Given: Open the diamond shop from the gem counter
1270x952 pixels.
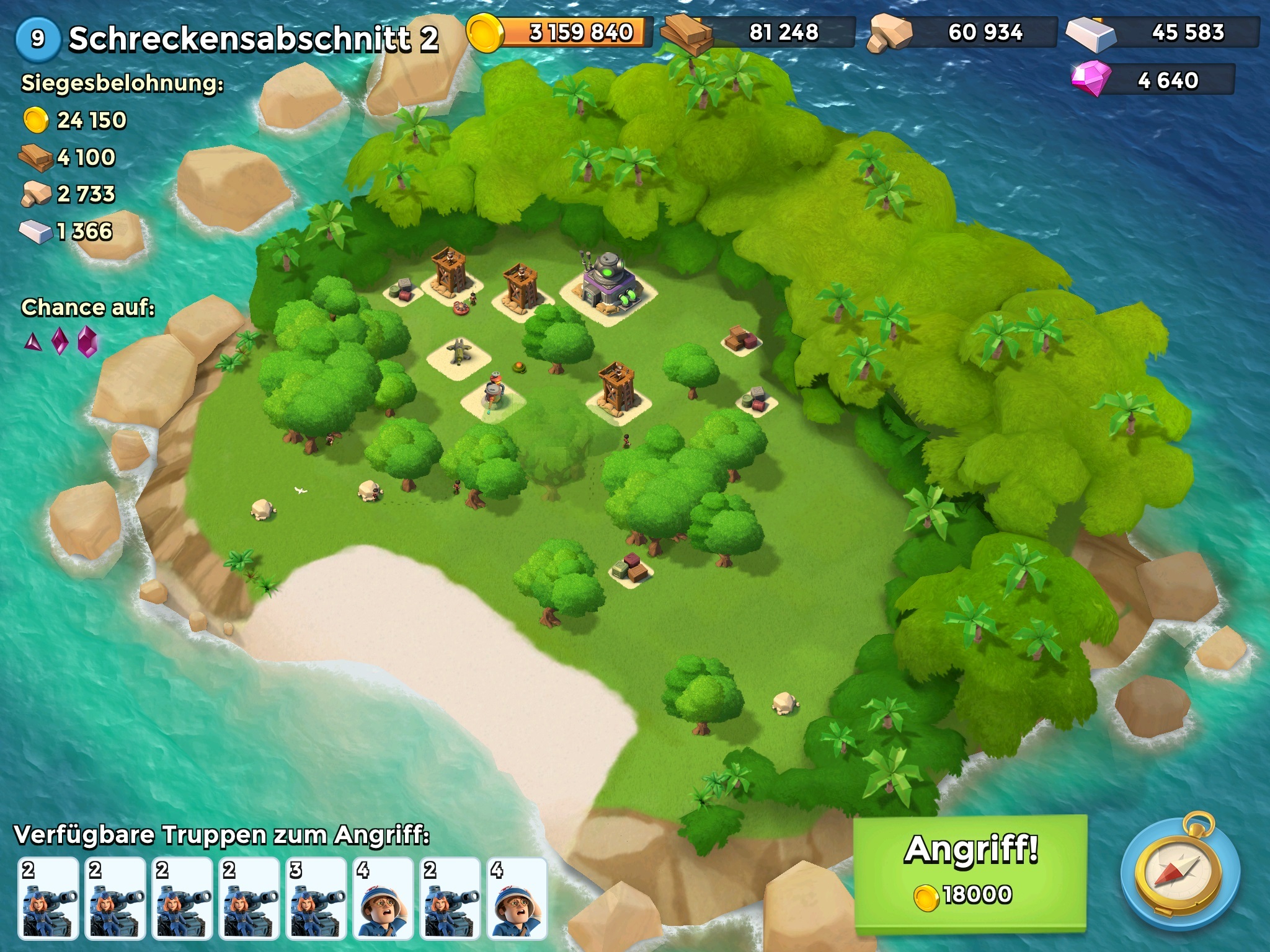Looking at the screenshot, I should [1153, 81].
